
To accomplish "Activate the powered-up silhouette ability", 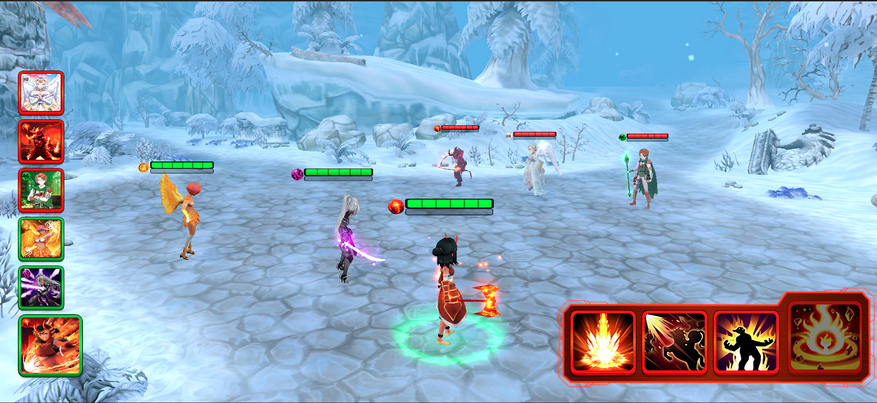I will (746, 342).
